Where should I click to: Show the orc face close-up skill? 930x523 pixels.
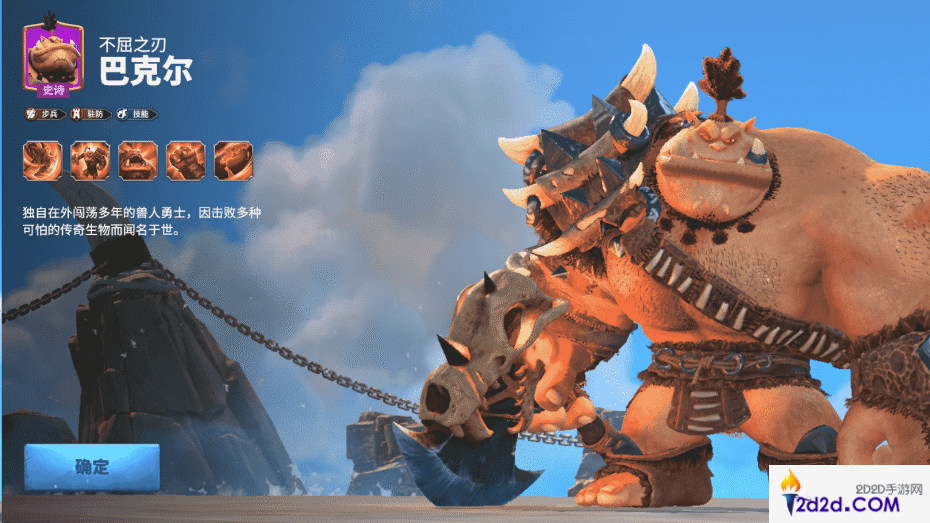(x=137, y=160)
